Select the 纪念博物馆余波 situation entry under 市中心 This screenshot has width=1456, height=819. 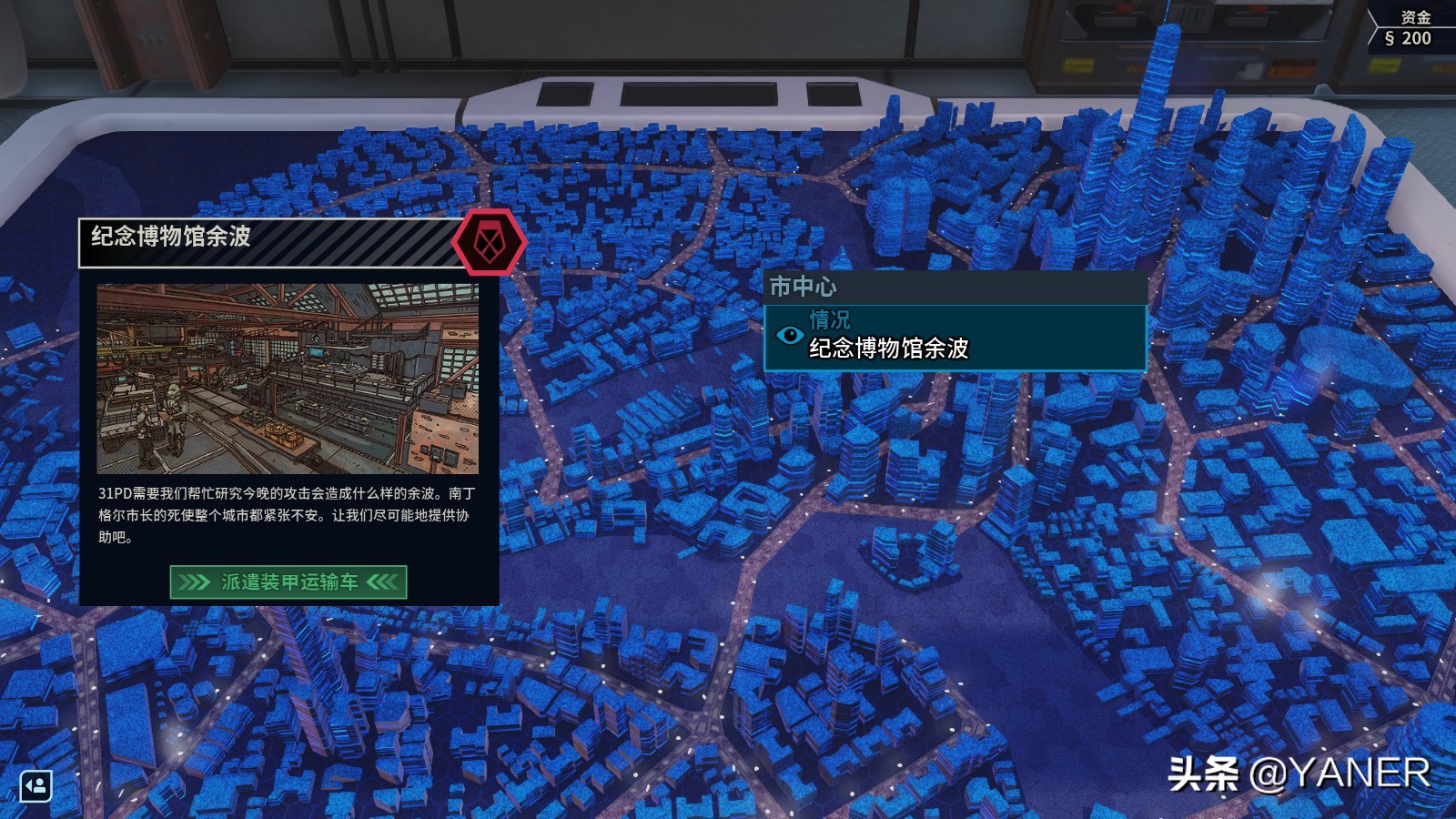coord(955,338)
